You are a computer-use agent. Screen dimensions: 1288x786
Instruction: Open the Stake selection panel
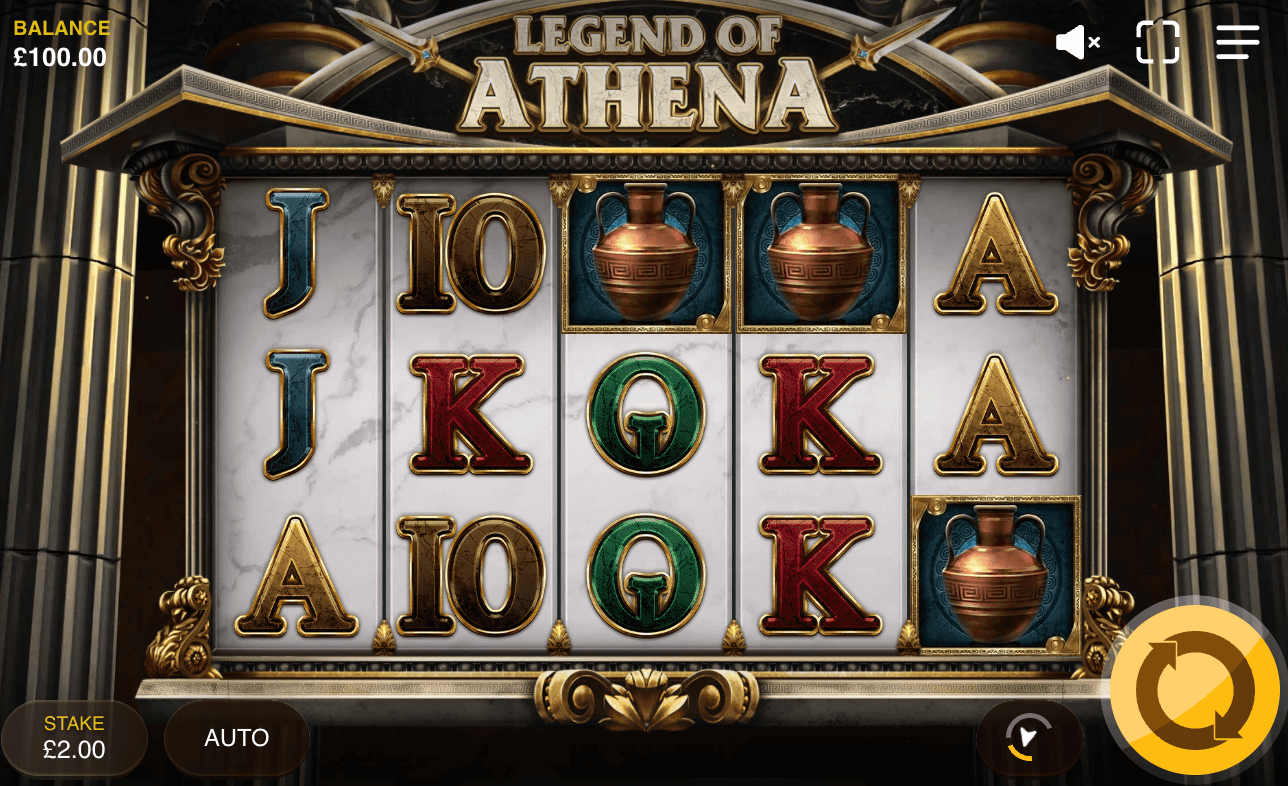74,737
